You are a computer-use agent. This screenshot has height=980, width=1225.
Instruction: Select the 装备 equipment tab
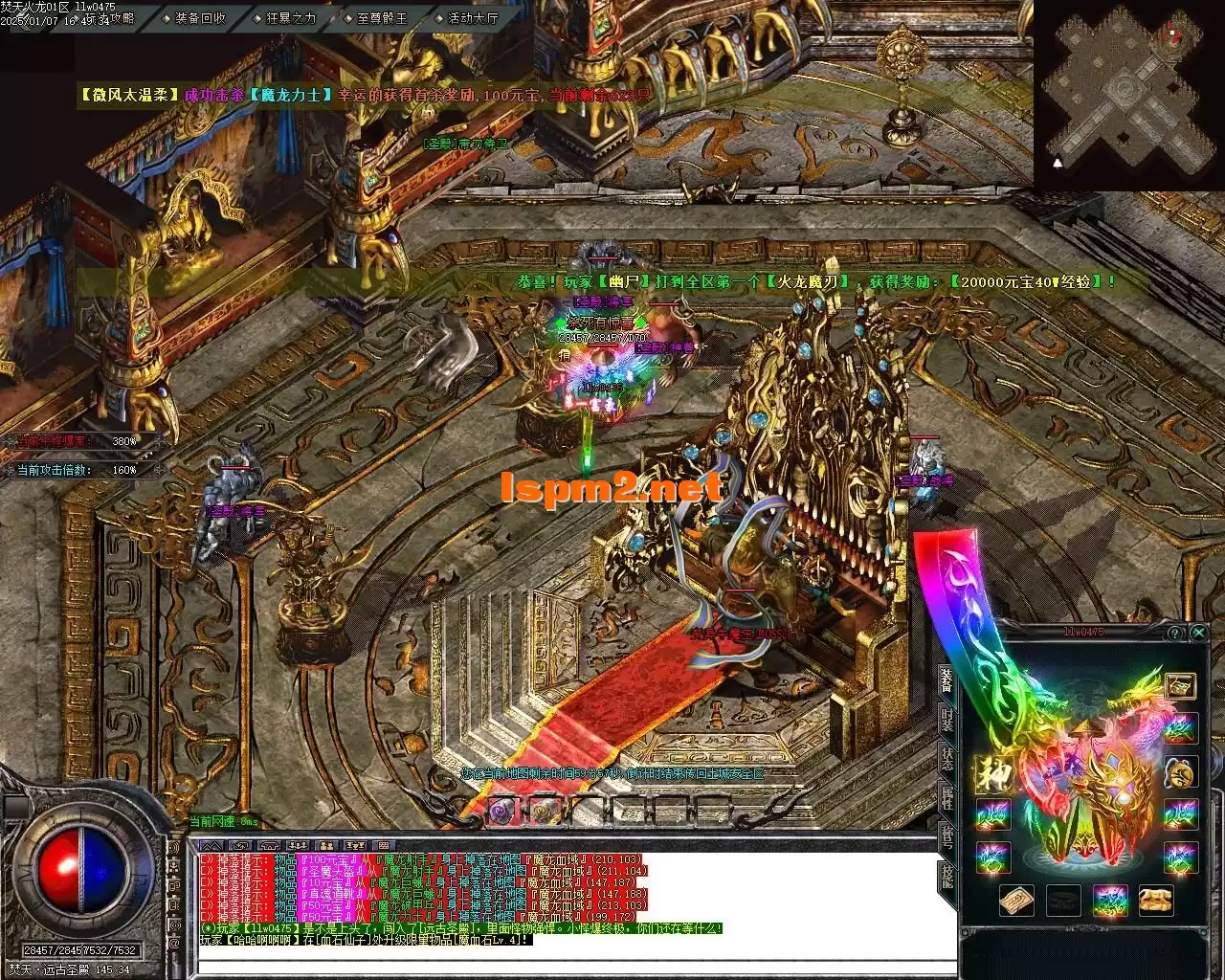coord(947,679)
